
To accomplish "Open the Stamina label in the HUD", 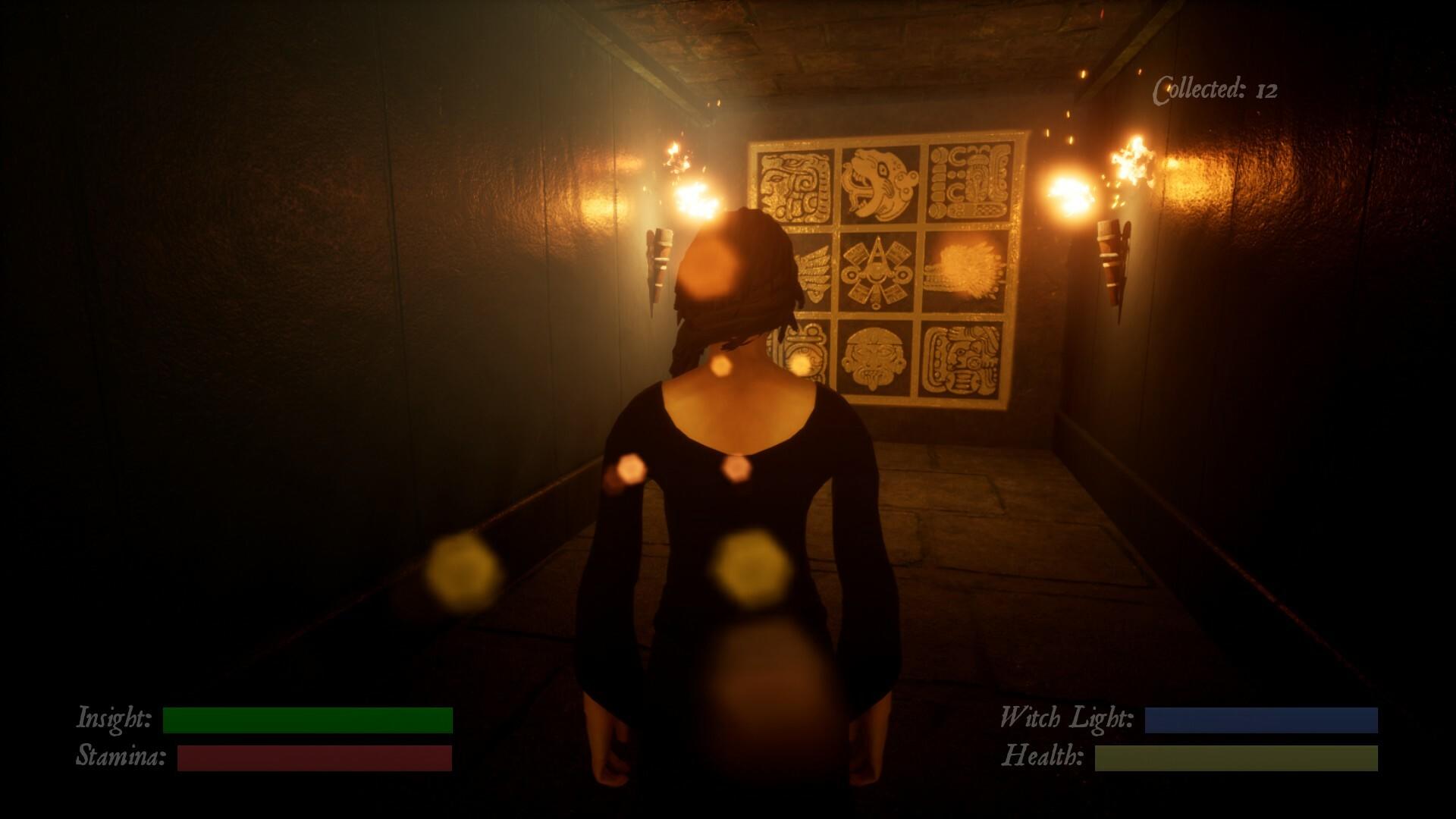I will click(121, 756).
